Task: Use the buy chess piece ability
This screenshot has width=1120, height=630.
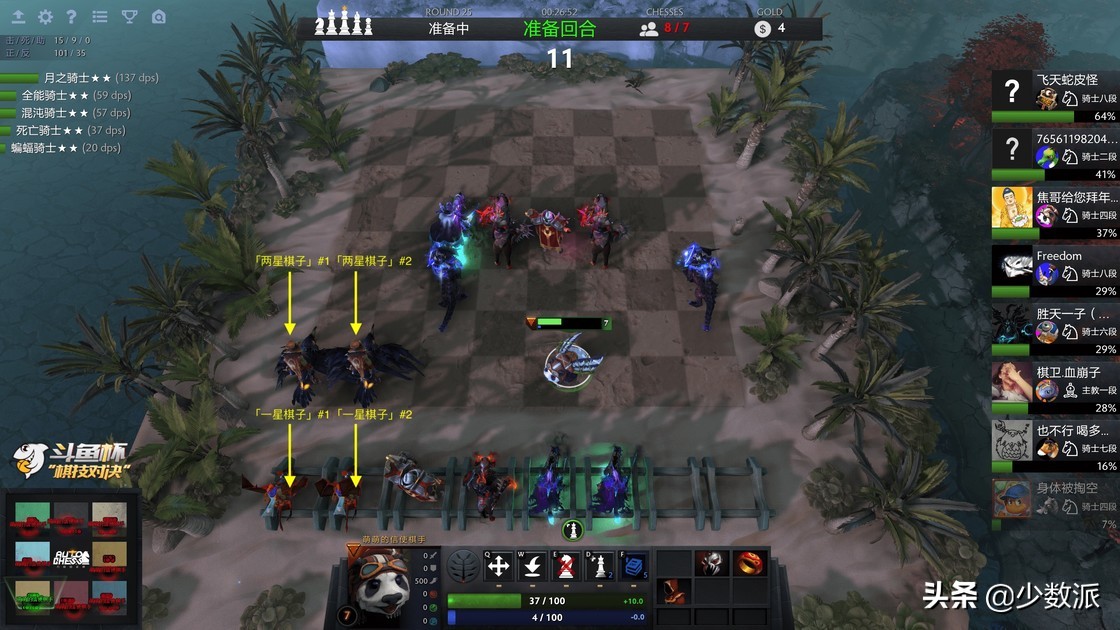Action: (599, 567)
